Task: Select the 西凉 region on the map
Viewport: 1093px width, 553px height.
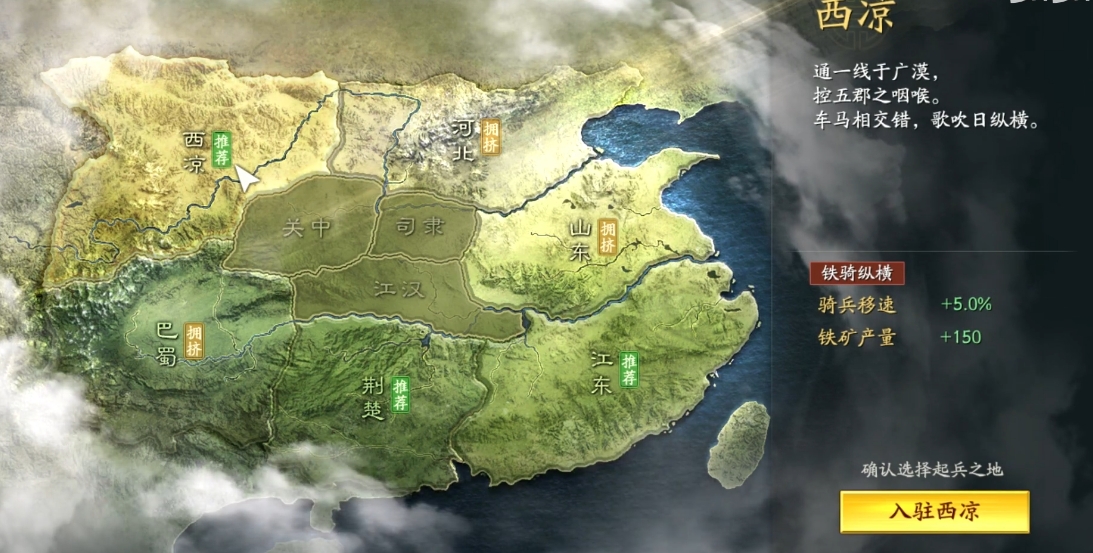Action: 194,152
